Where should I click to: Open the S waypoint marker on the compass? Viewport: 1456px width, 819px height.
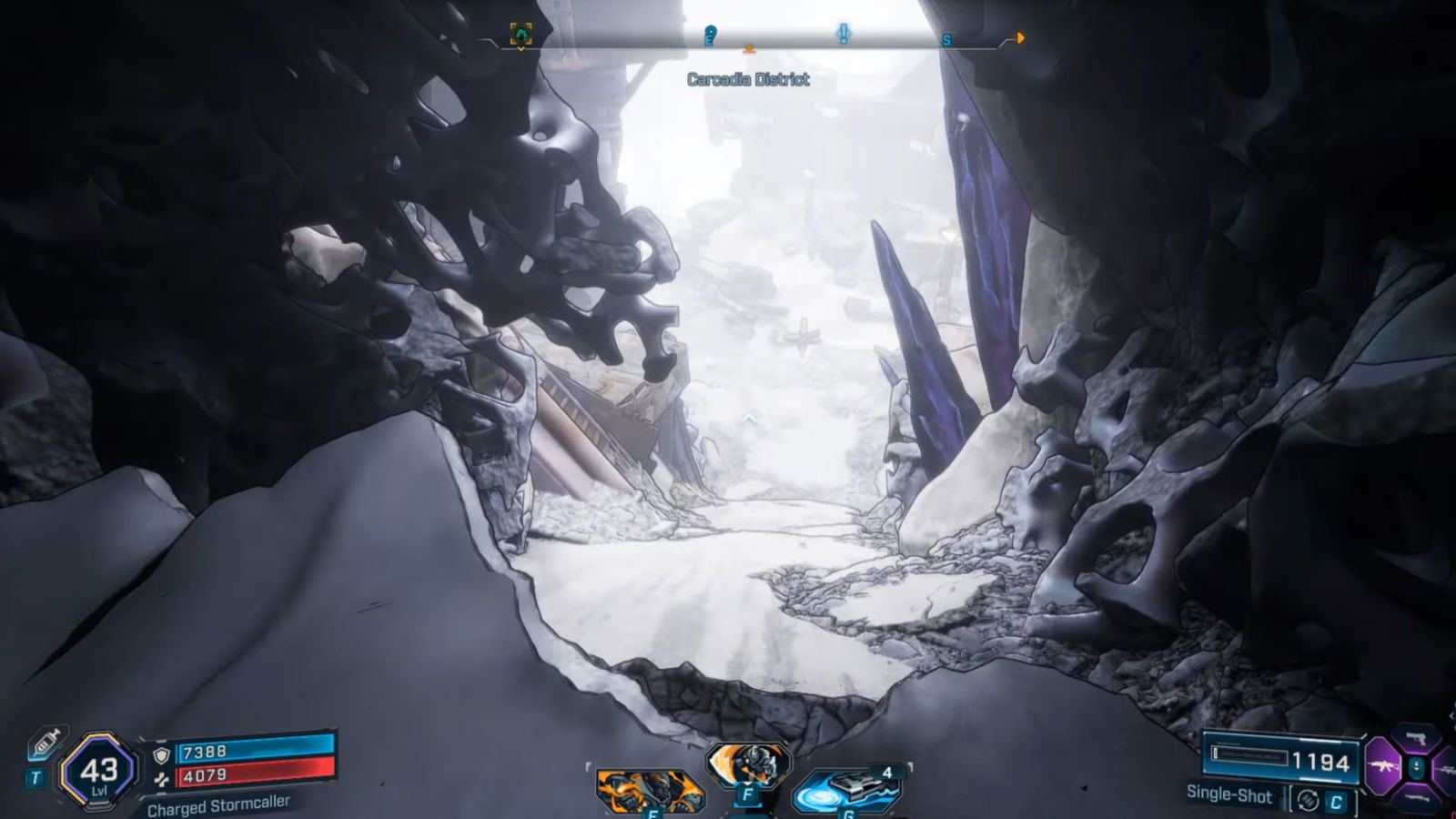coord(945,40)
